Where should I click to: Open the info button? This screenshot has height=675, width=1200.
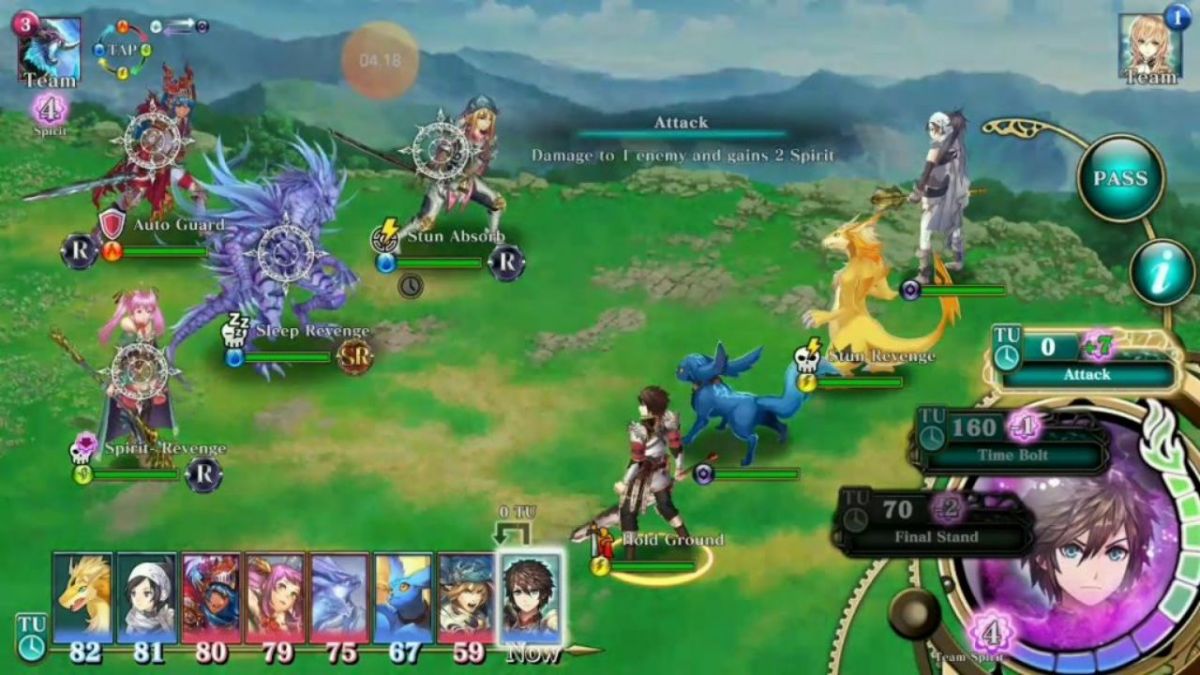1162,272
